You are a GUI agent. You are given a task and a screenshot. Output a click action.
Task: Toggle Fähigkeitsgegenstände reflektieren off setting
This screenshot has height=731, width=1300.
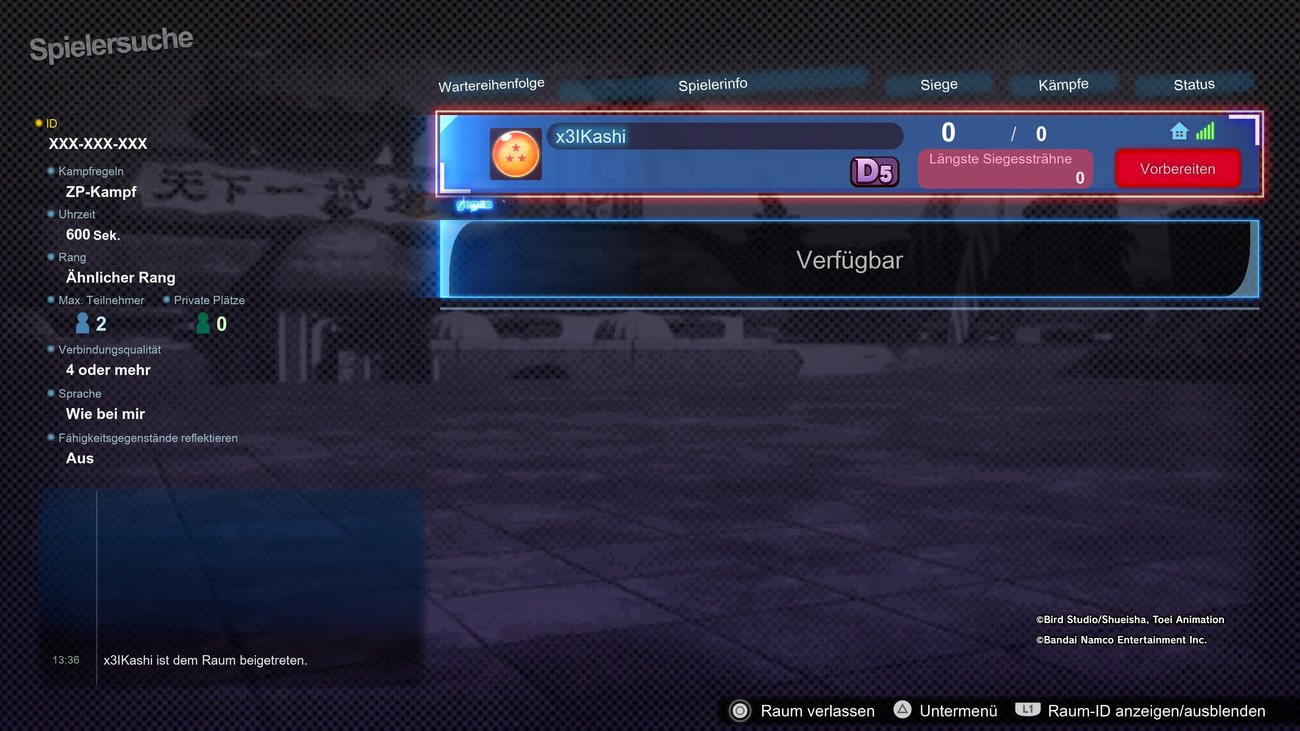pos(79,457)
